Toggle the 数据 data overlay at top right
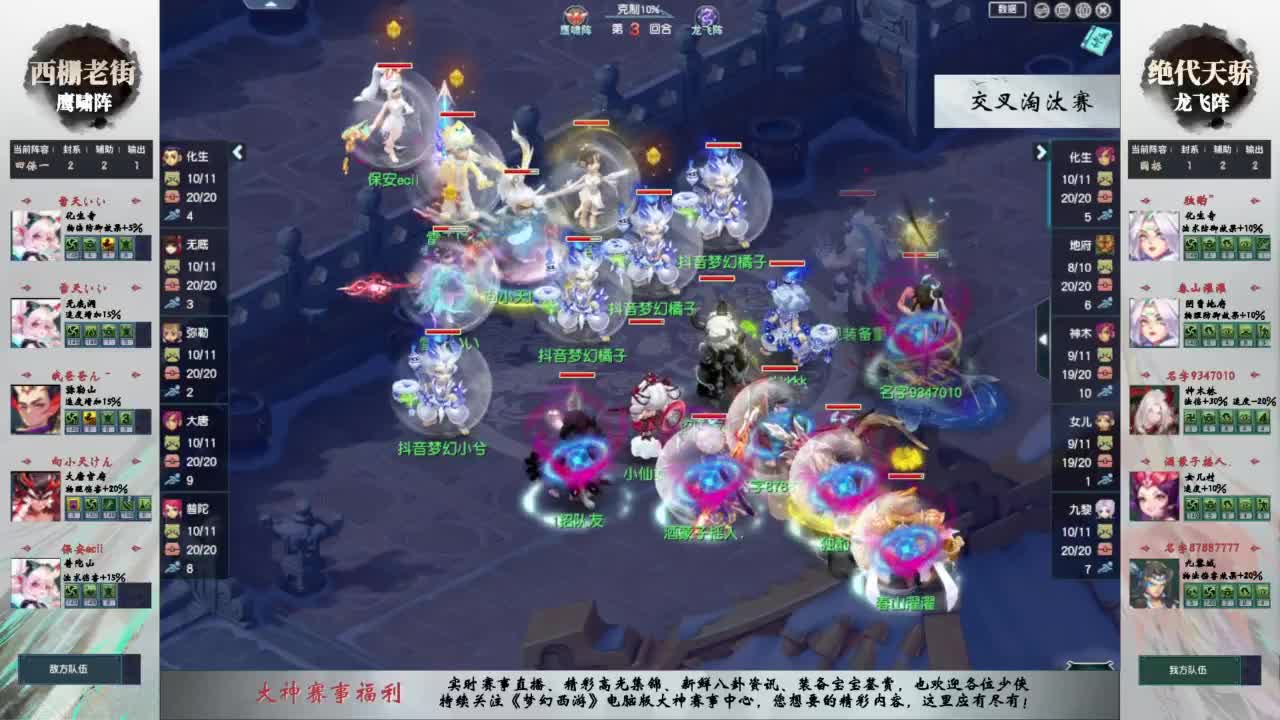Screen dimensions: 1280x720 1007,11
